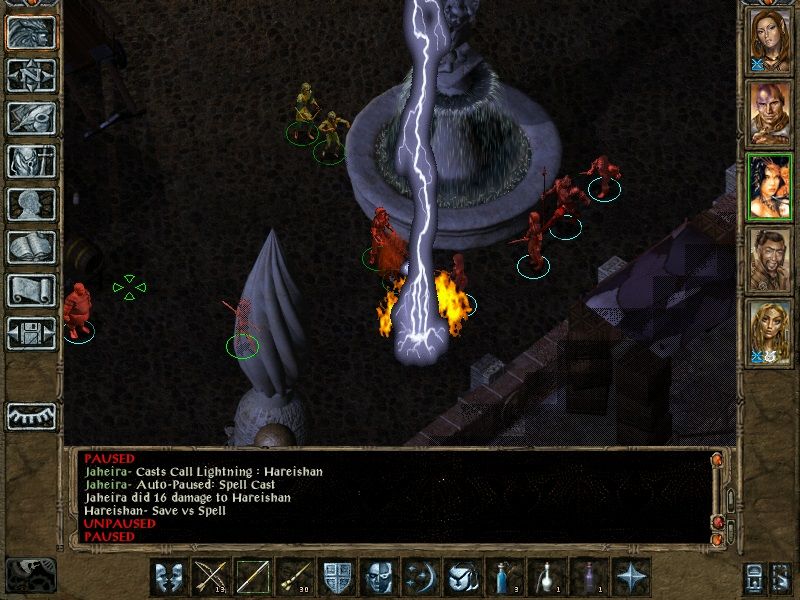Open the priest scroll button
Image resolution: width=800 pixels, height=600 pixels.
[x=32, y=290]
